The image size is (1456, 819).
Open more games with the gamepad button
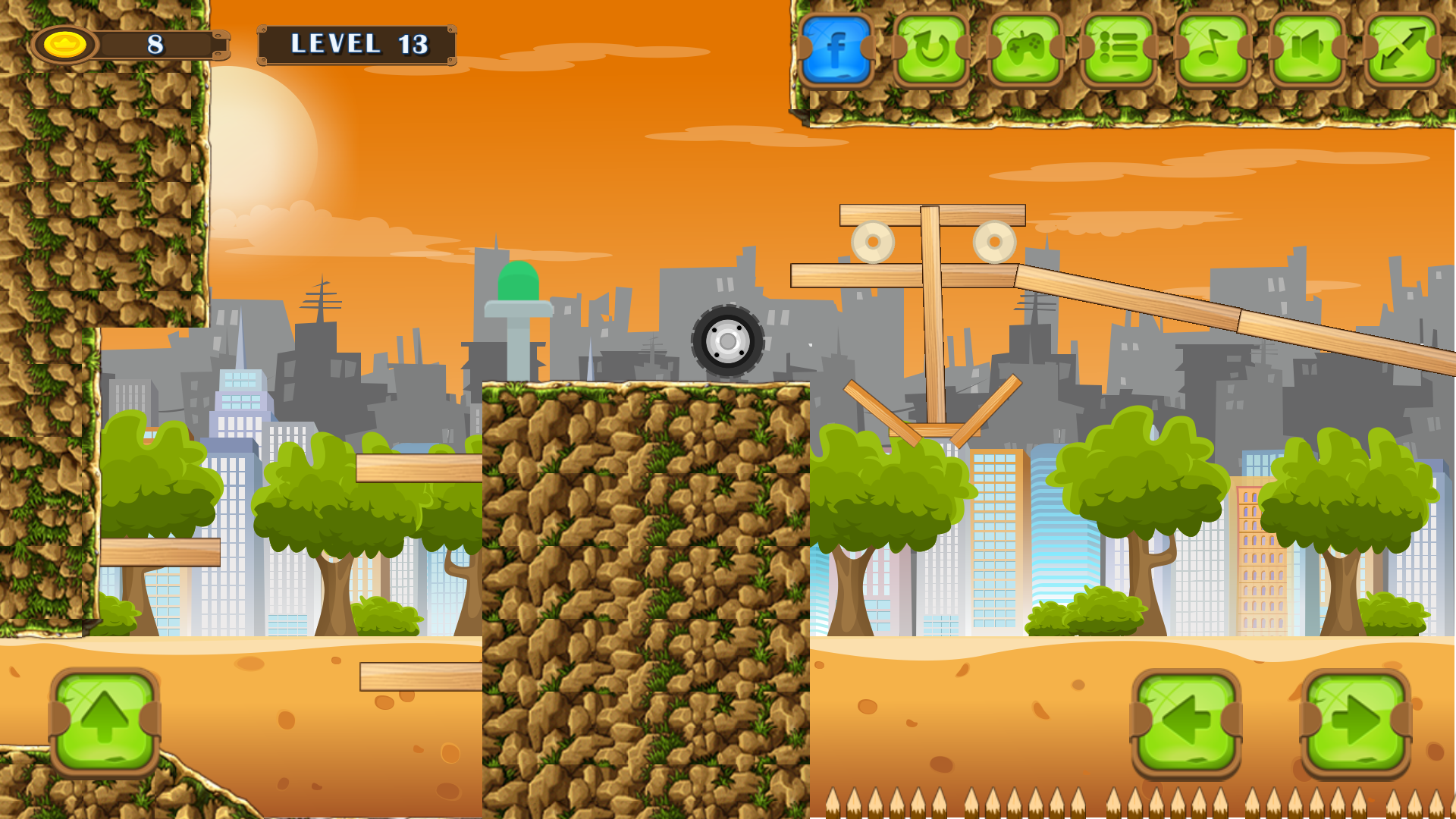[x=1025, y=49]
